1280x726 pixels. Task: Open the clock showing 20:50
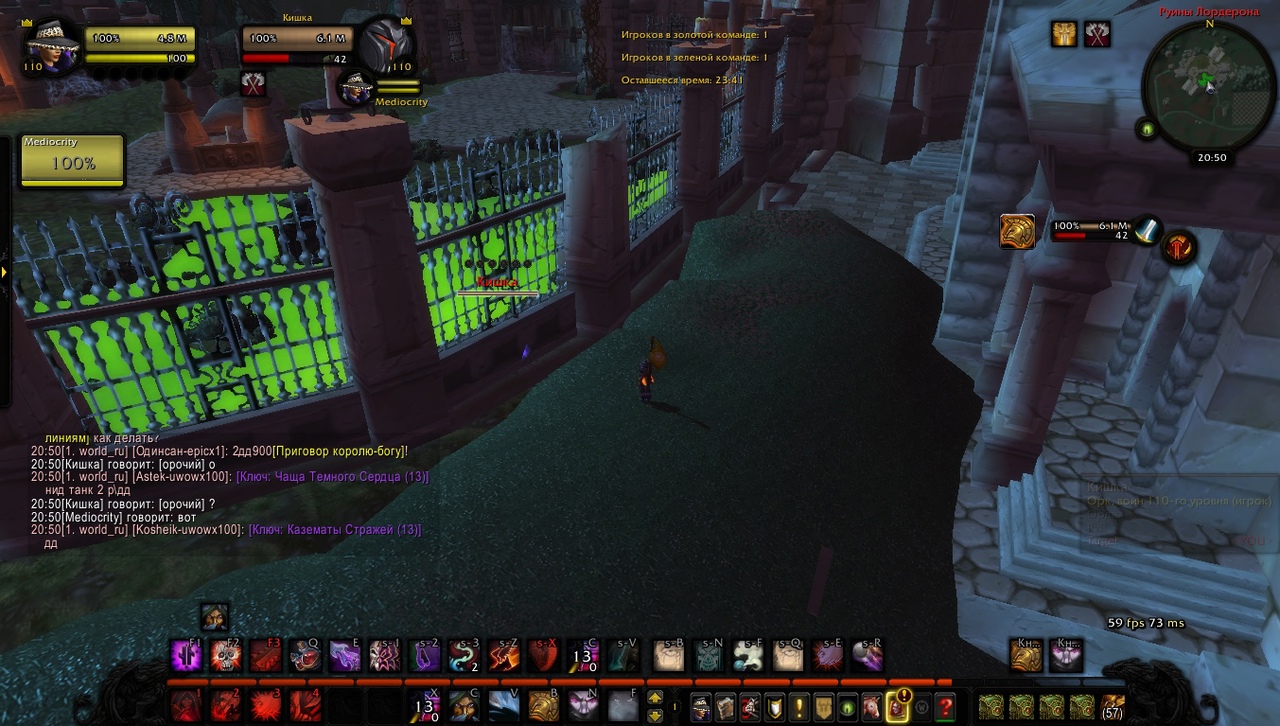[x=1212, y=157]
